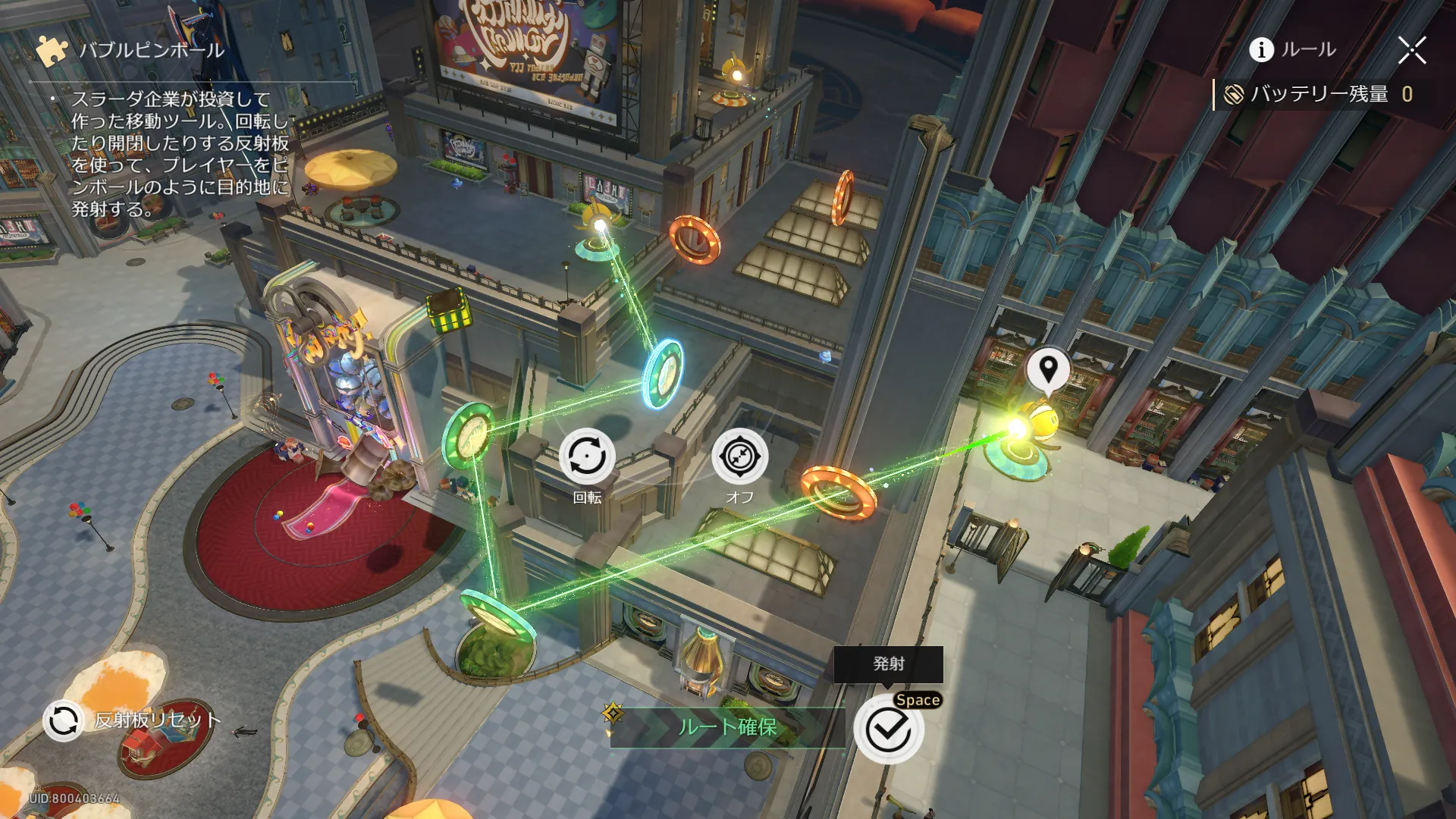Confirm launch with the 発射 checkmark button
Image resolution: width=1456 pixels, height=819 pixels.
coord(888,730)
